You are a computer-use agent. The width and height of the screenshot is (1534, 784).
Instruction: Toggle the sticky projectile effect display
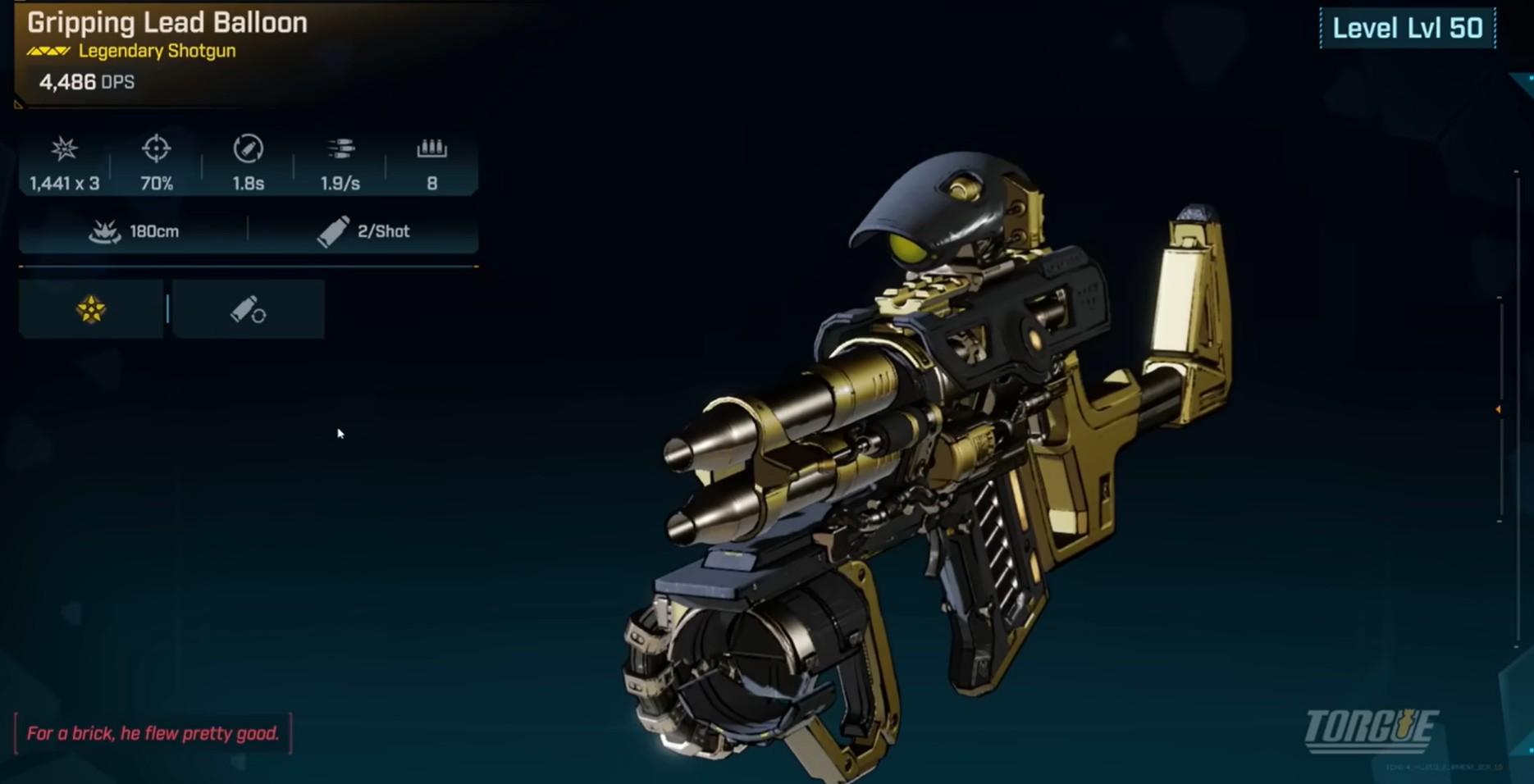[92, 310]
